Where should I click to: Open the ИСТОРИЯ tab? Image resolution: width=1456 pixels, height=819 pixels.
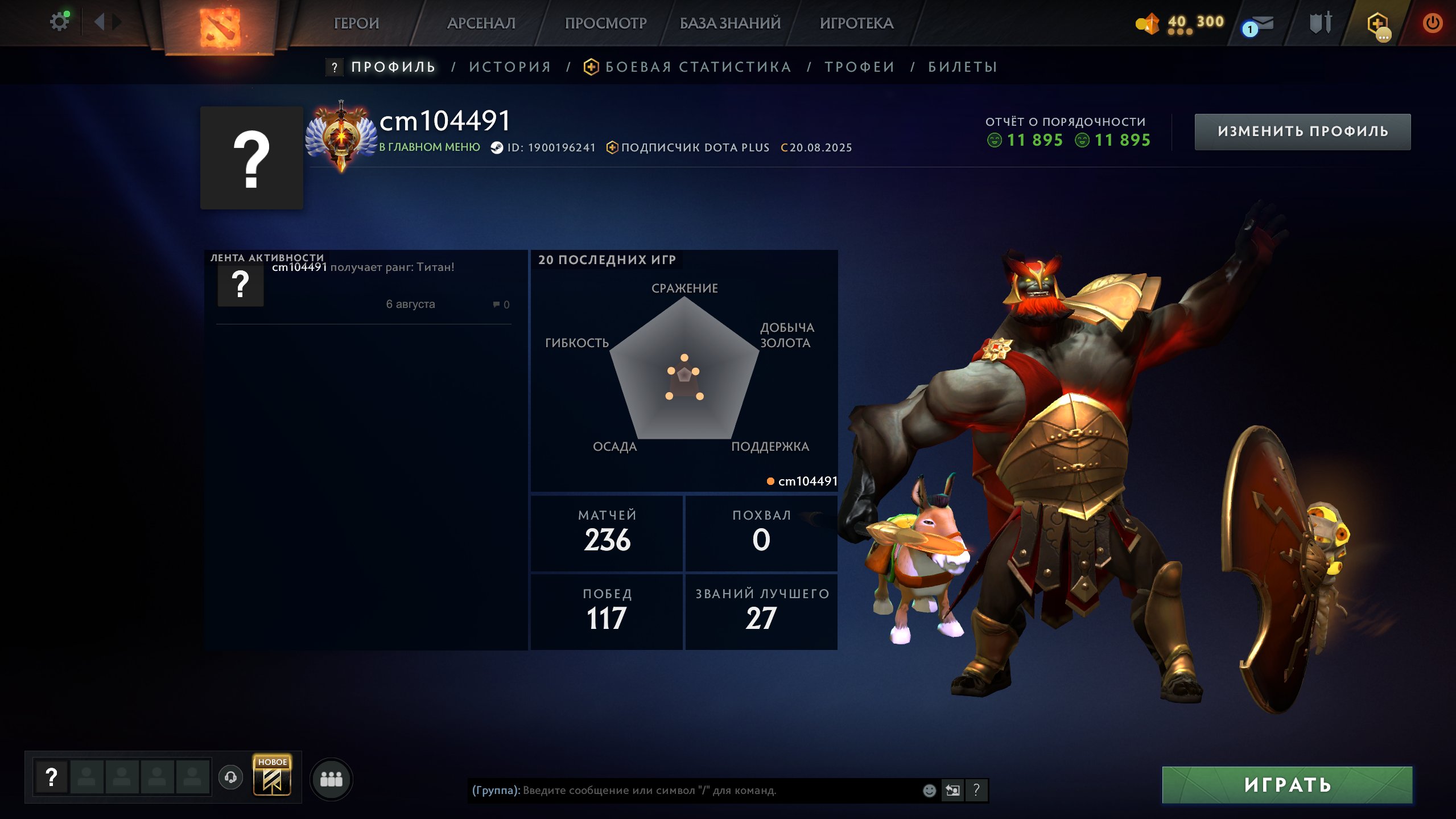(509, 67)
